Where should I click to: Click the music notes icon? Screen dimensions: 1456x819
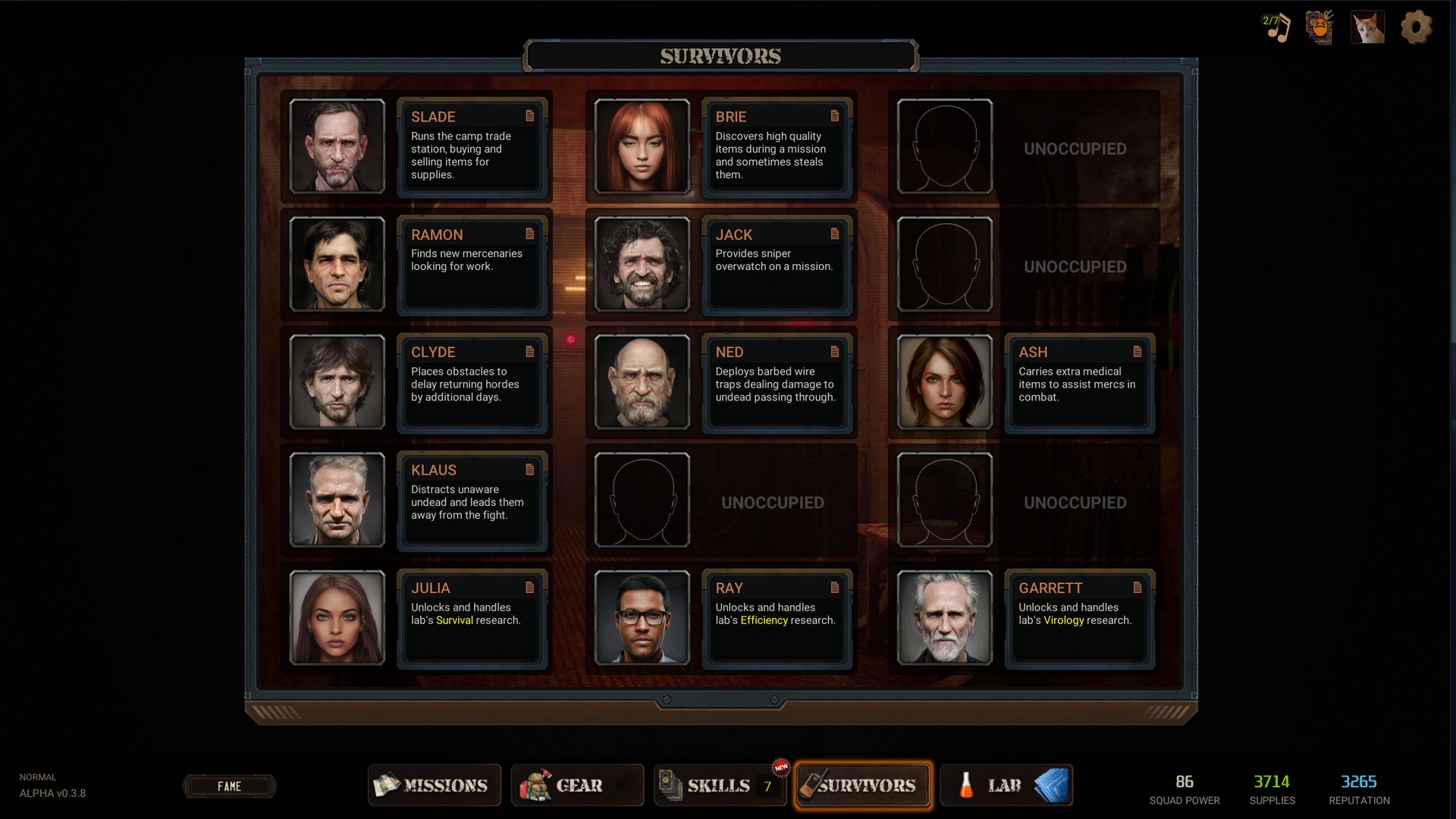pyautogui.click(x=1276, y=28)
